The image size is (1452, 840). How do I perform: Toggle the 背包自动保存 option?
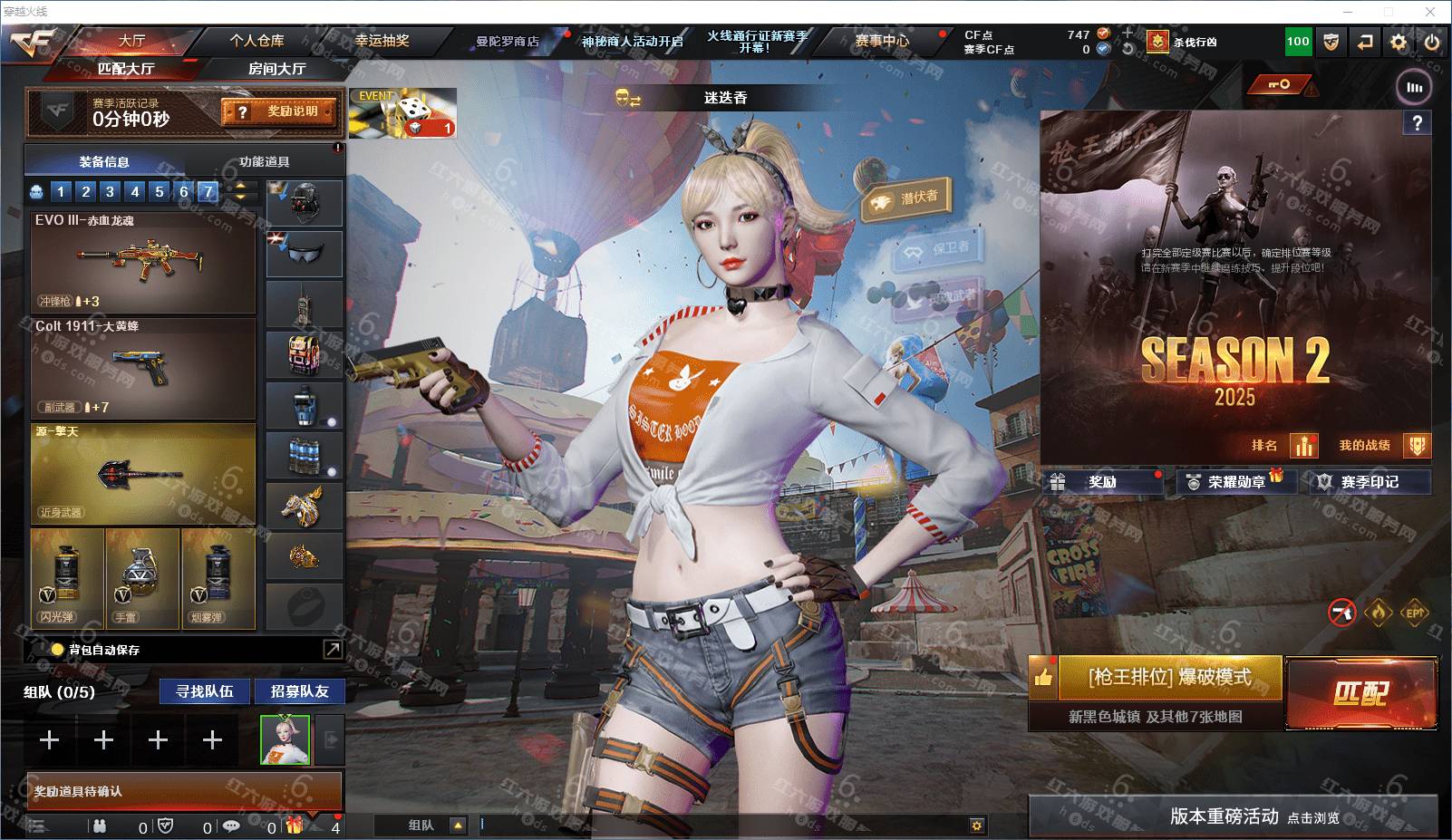click(x=58, y=650)
